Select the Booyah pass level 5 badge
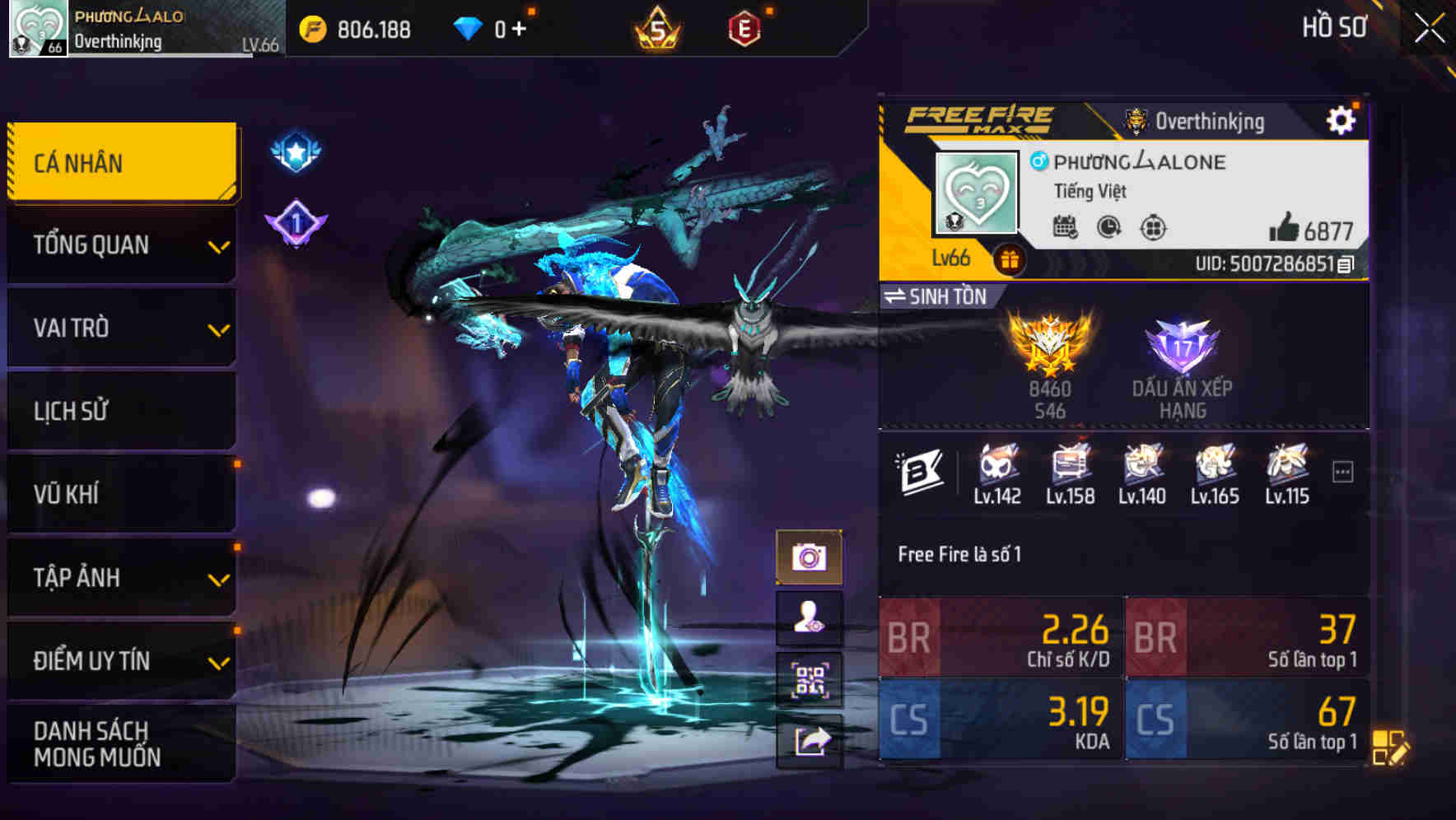Screen dimensions: 1456x820 point(655,27)
